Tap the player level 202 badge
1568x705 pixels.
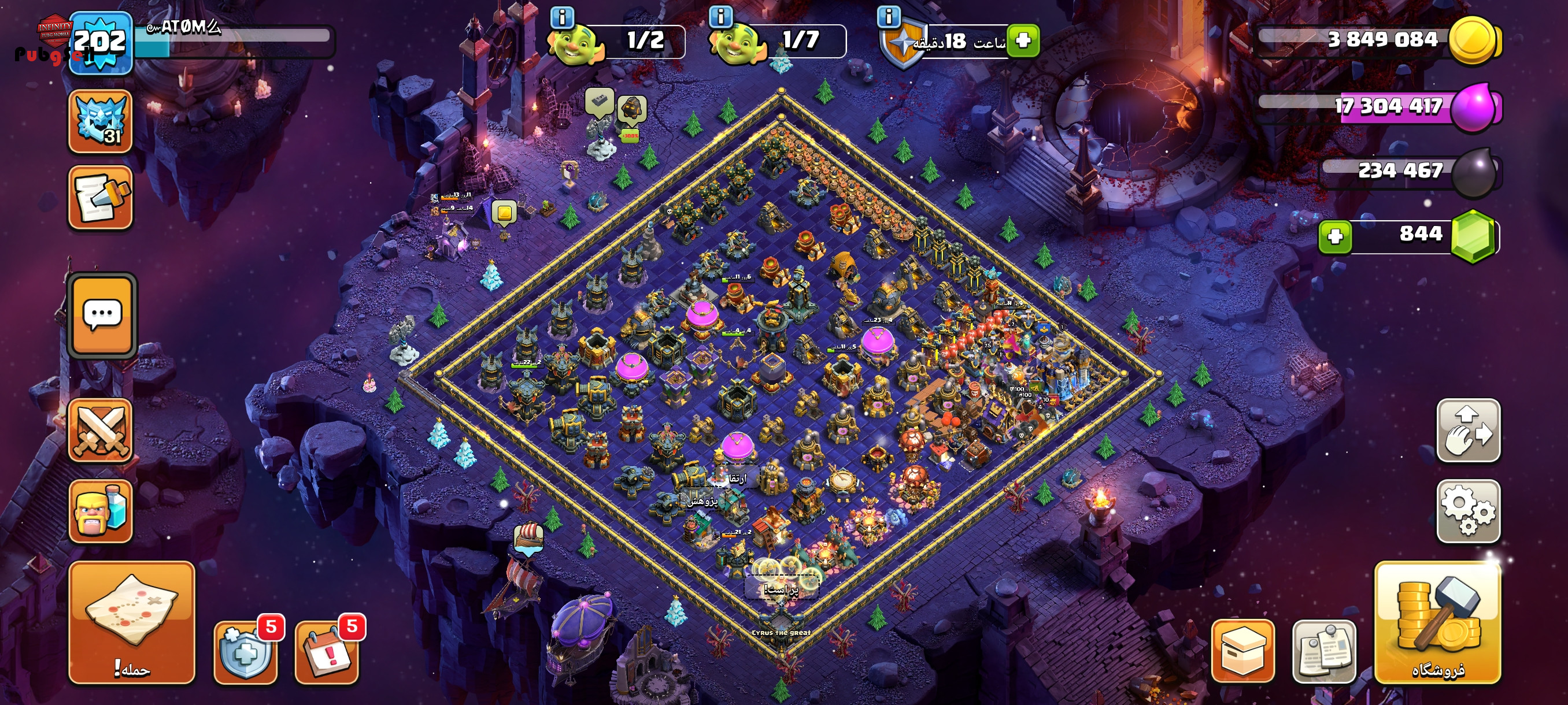101,43
